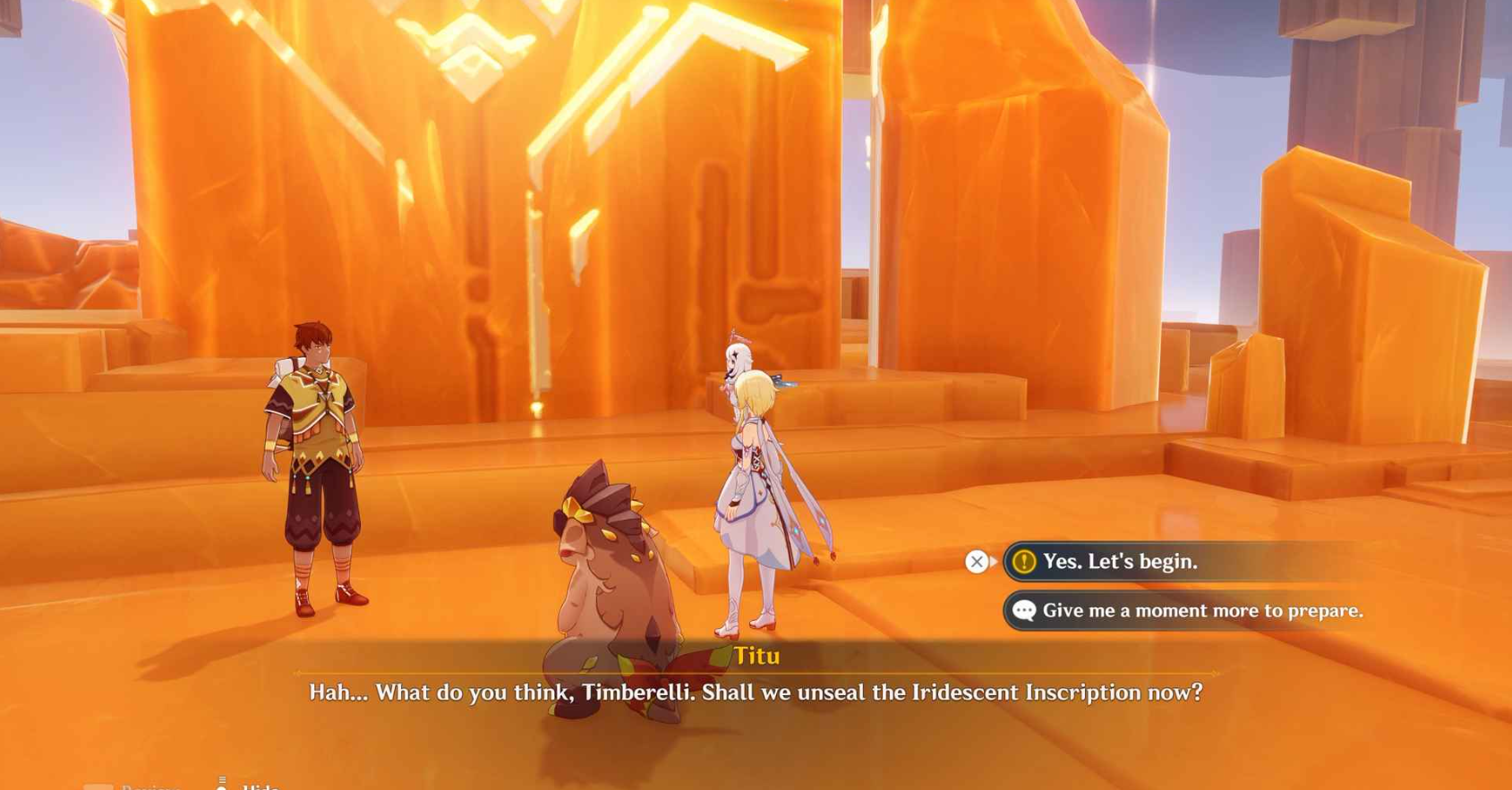Choose the "Yes. Let's begin." reply
The image size is (1512, 790).
click(x=1119, y=562)
